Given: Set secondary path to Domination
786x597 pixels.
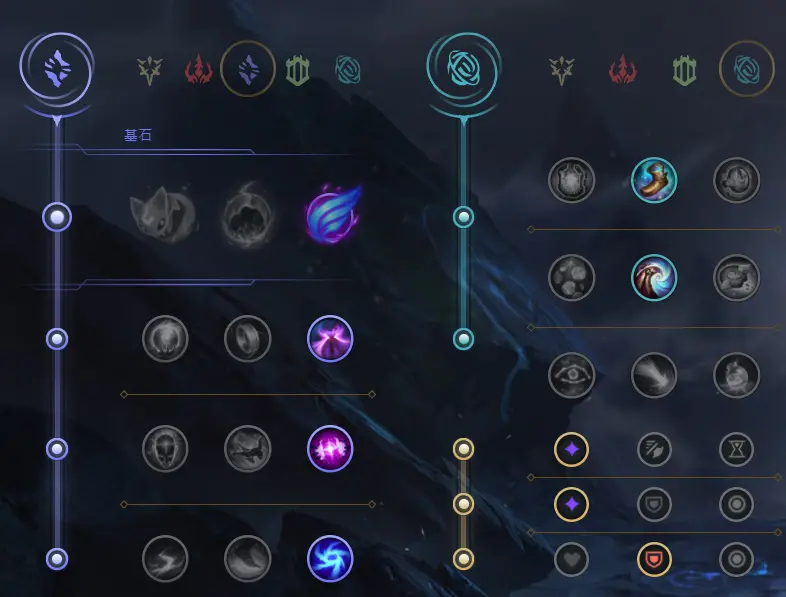Looking at the screenshot, I should tap(623, 70).
